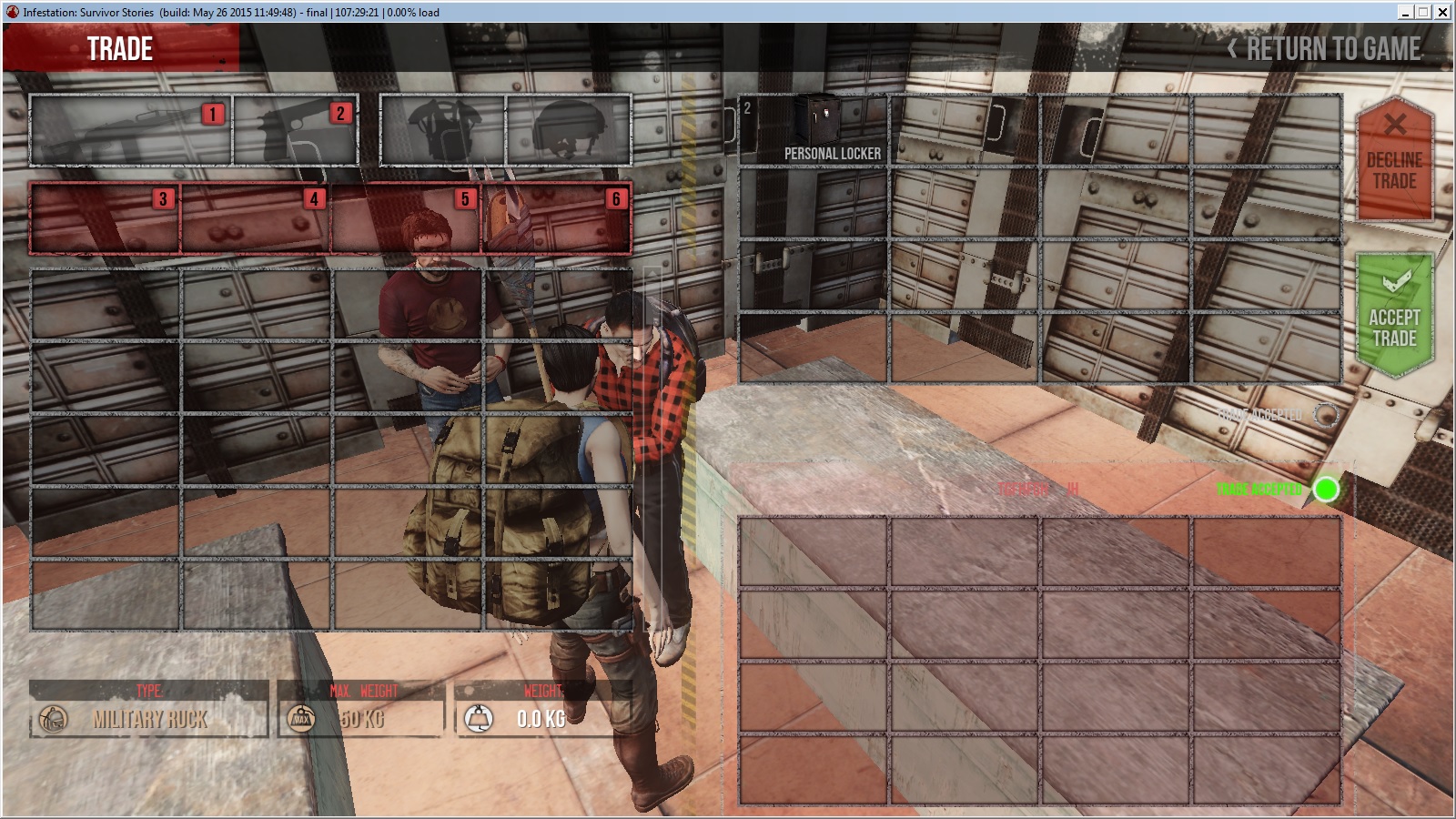Select quick slot 3
This screenshot has height=819, width=1456.
(x=105, y=218)
